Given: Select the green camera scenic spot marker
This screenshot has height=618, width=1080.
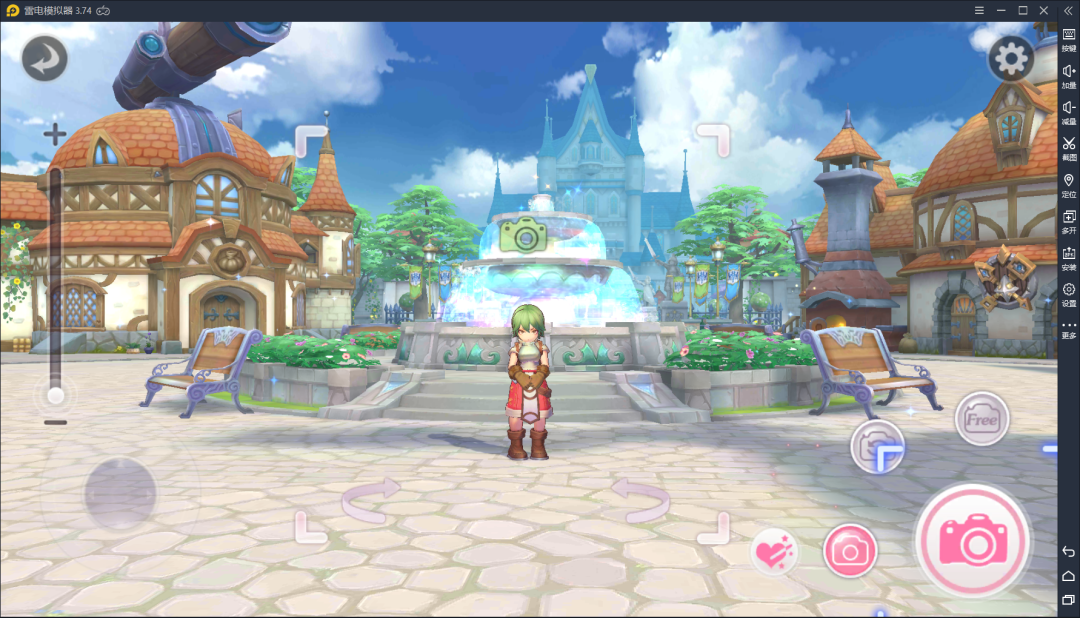Looking at the screenshot, I should (x=522, y=235).
